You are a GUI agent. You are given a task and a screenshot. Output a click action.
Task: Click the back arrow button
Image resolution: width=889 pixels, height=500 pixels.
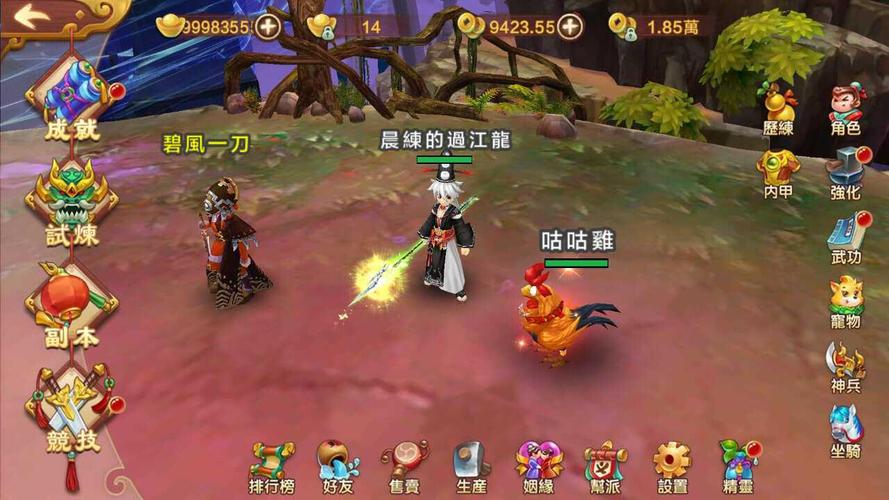[32, 17]
